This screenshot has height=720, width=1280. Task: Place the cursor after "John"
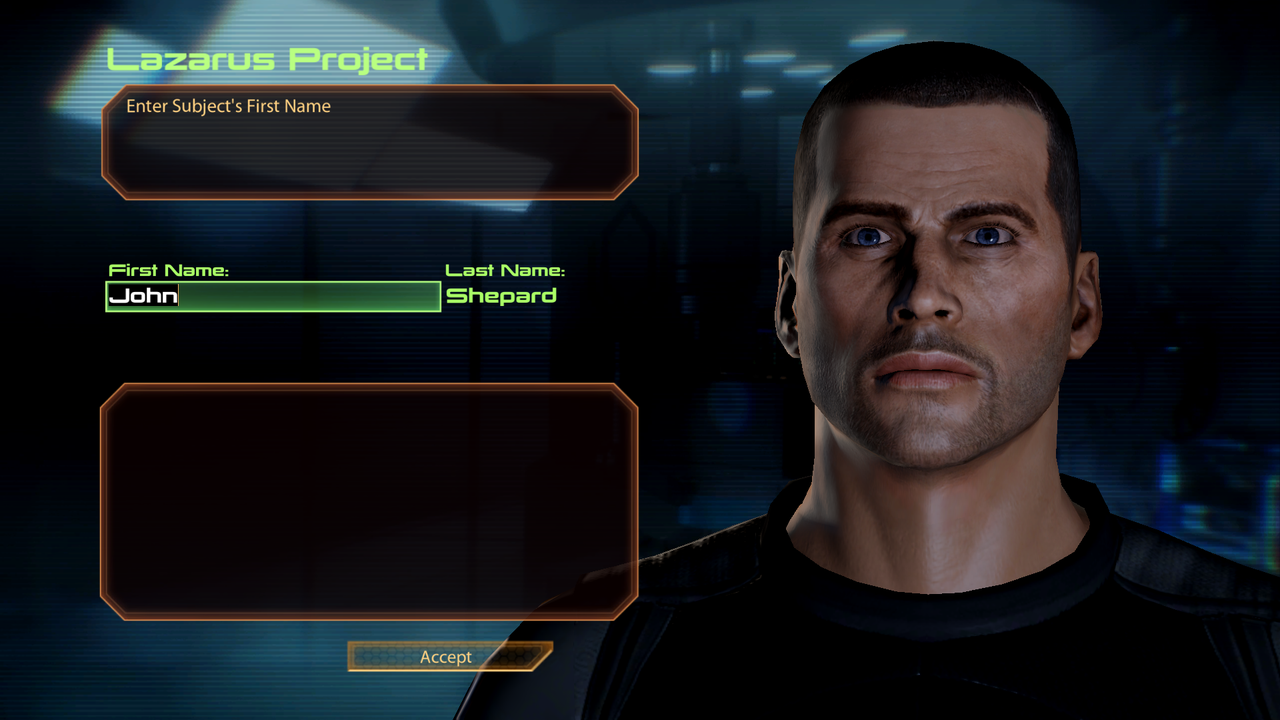(x=180, y=296)
